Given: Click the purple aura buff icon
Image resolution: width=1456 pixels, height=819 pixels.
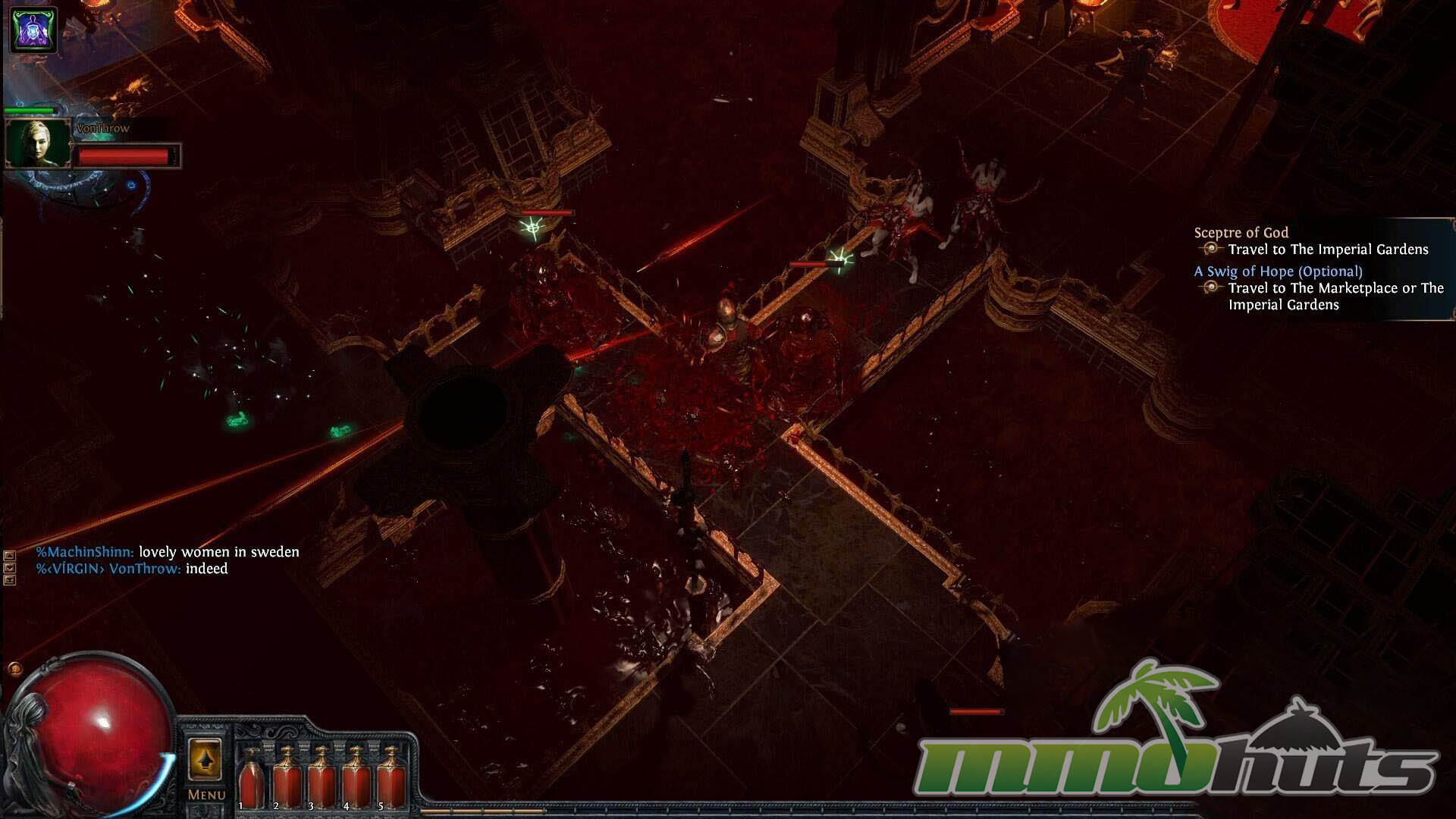Looking at the screenshot, I should (33, 30).
